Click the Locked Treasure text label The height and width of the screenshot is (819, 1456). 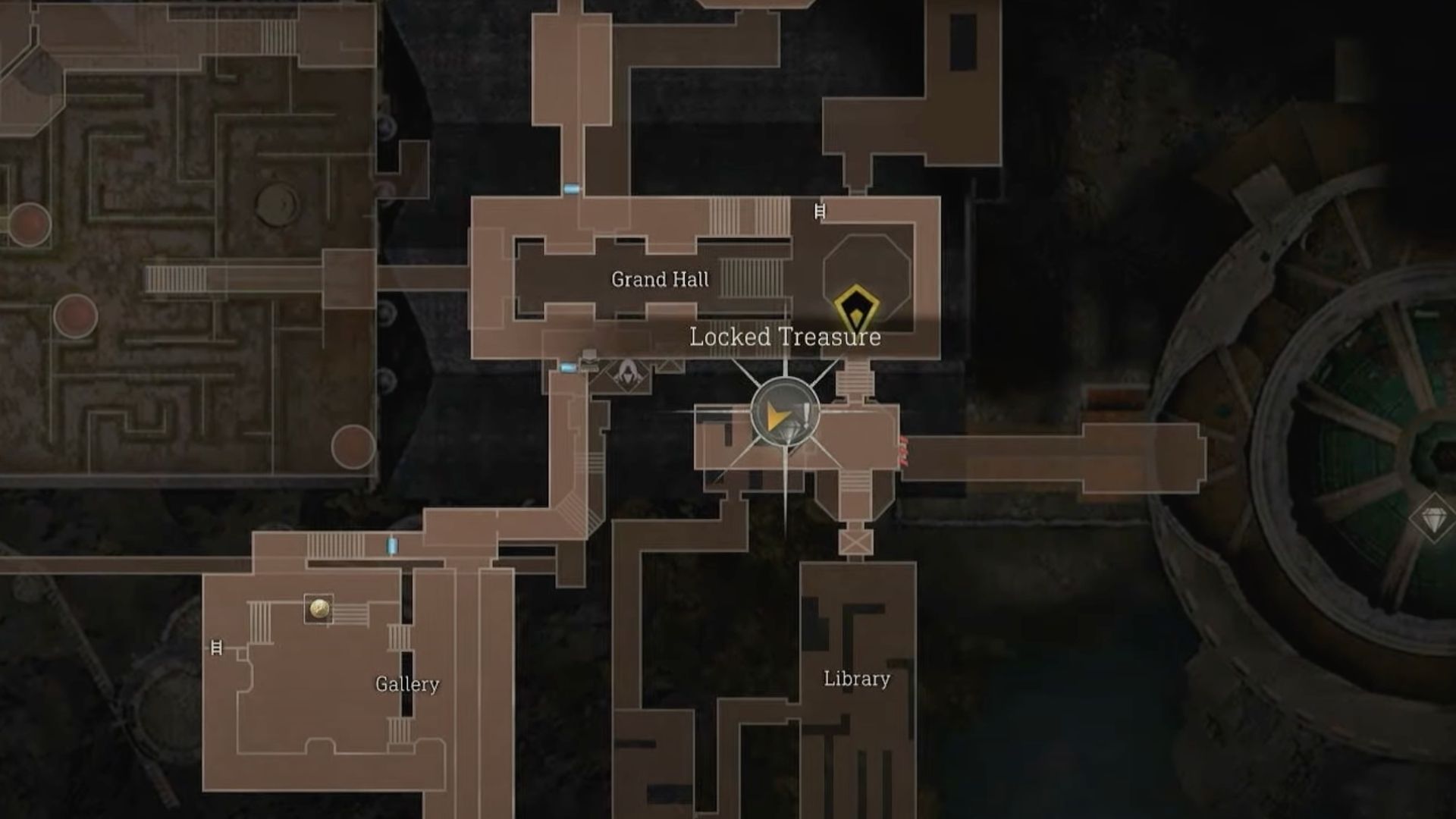click(x=785, y=339)
